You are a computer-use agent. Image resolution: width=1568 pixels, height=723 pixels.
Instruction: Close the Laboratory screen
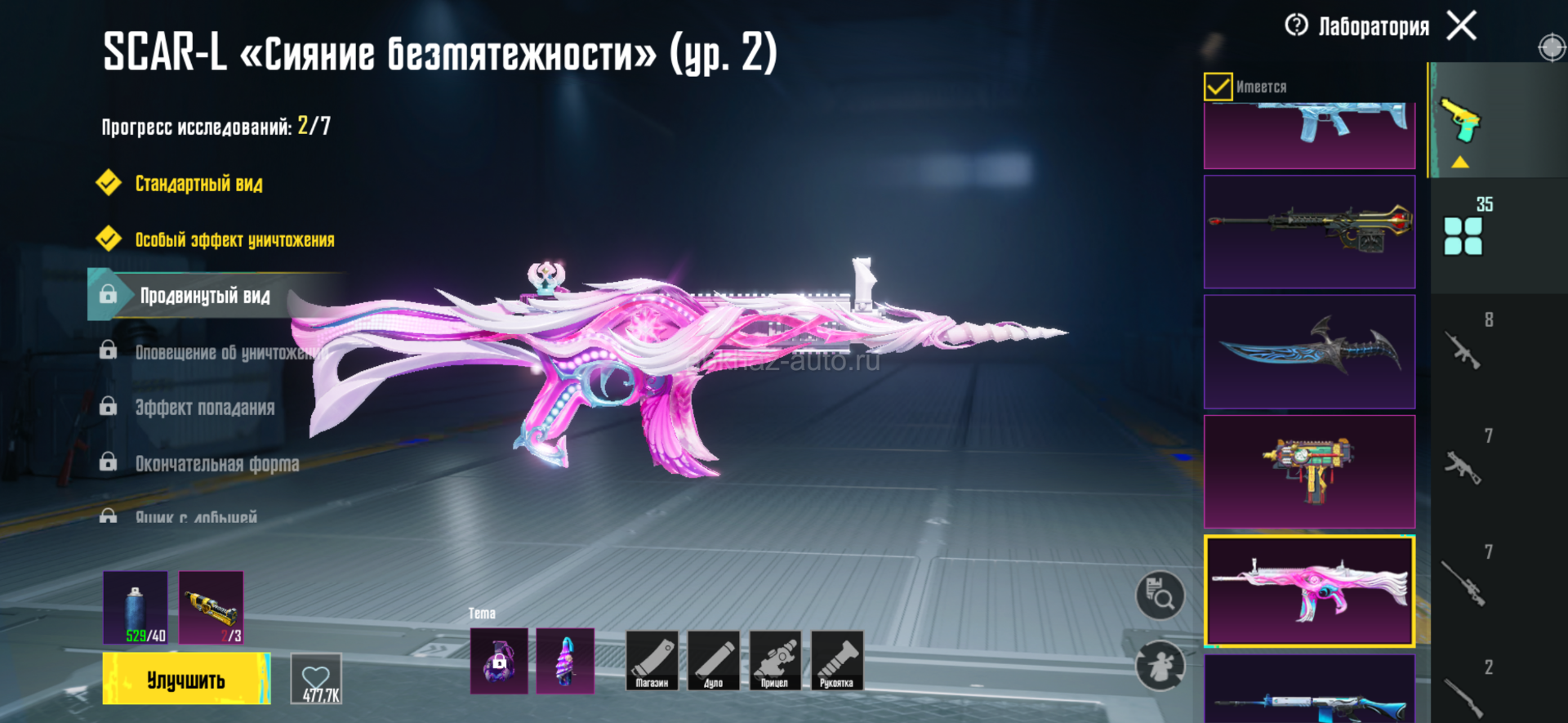coord(1461,25)
